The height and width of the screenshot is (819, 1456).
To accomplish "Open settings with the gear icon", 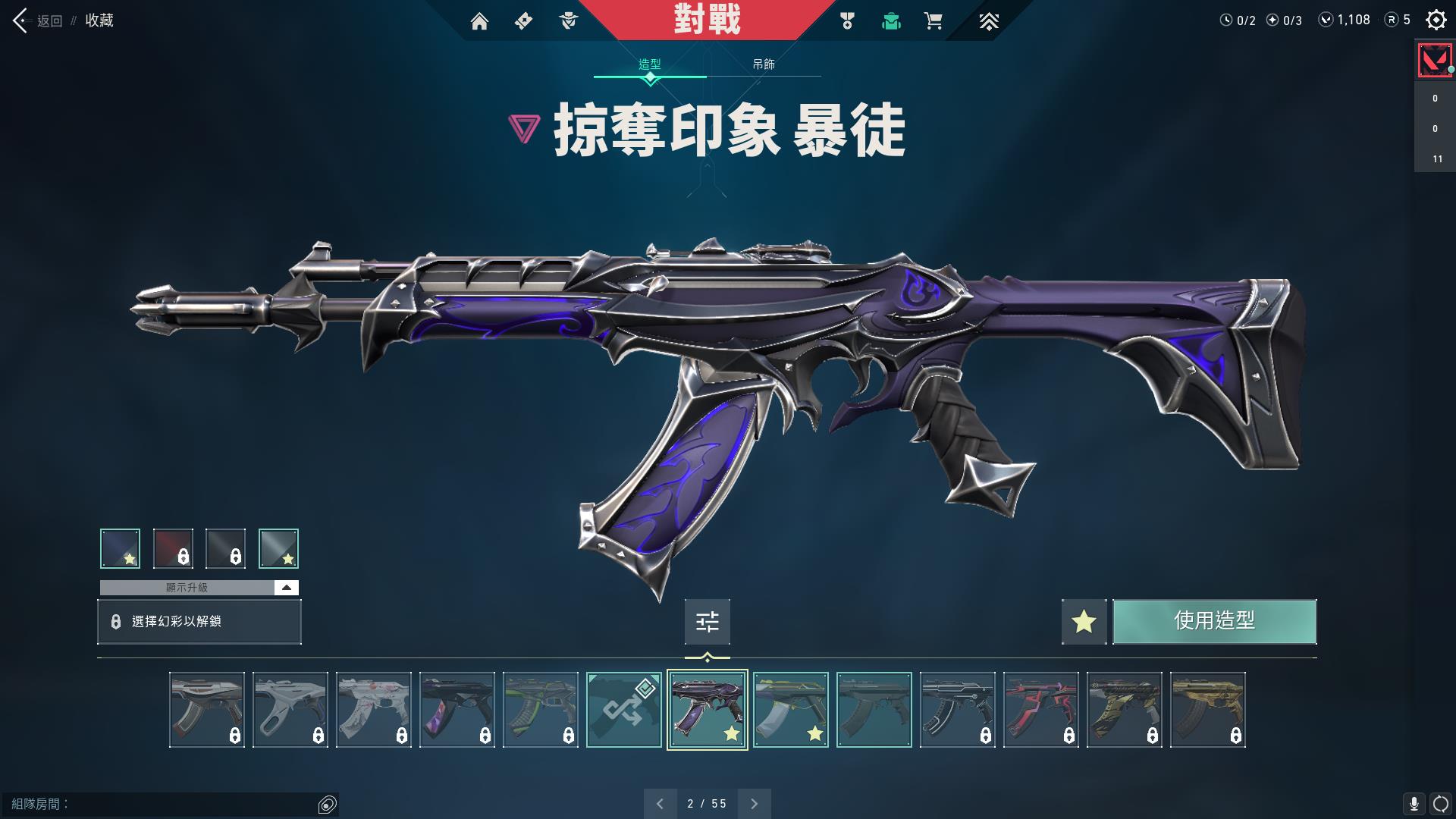I will point(1436,20).
